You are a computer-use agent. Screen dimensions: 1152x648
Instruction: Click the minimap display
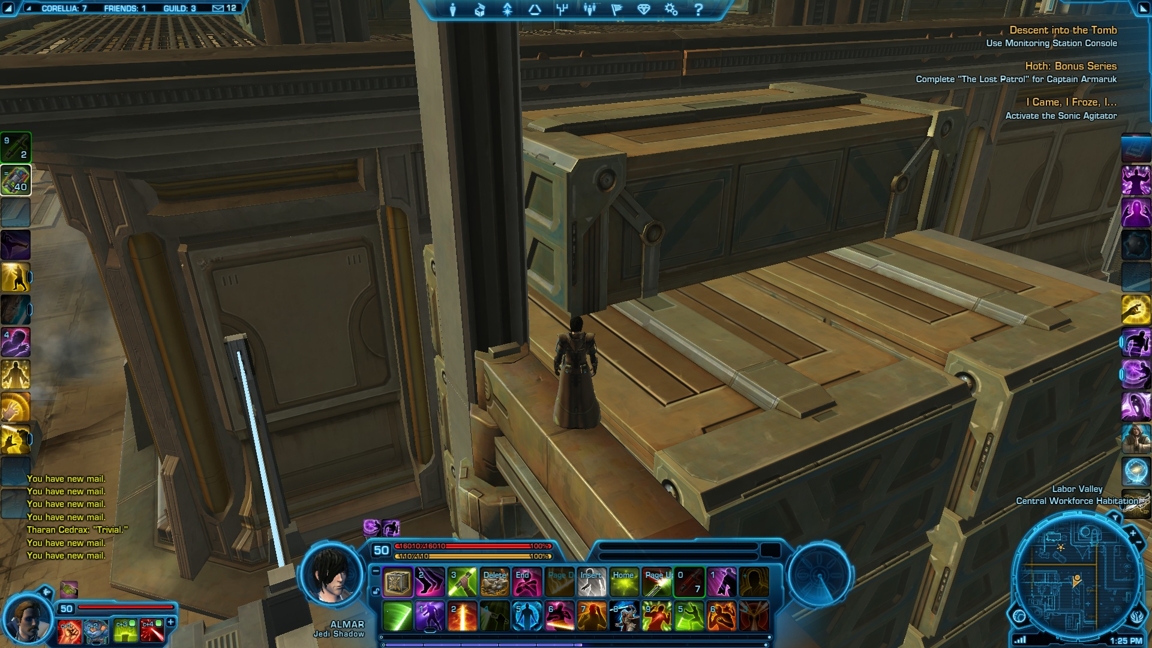click(1076, 578)
